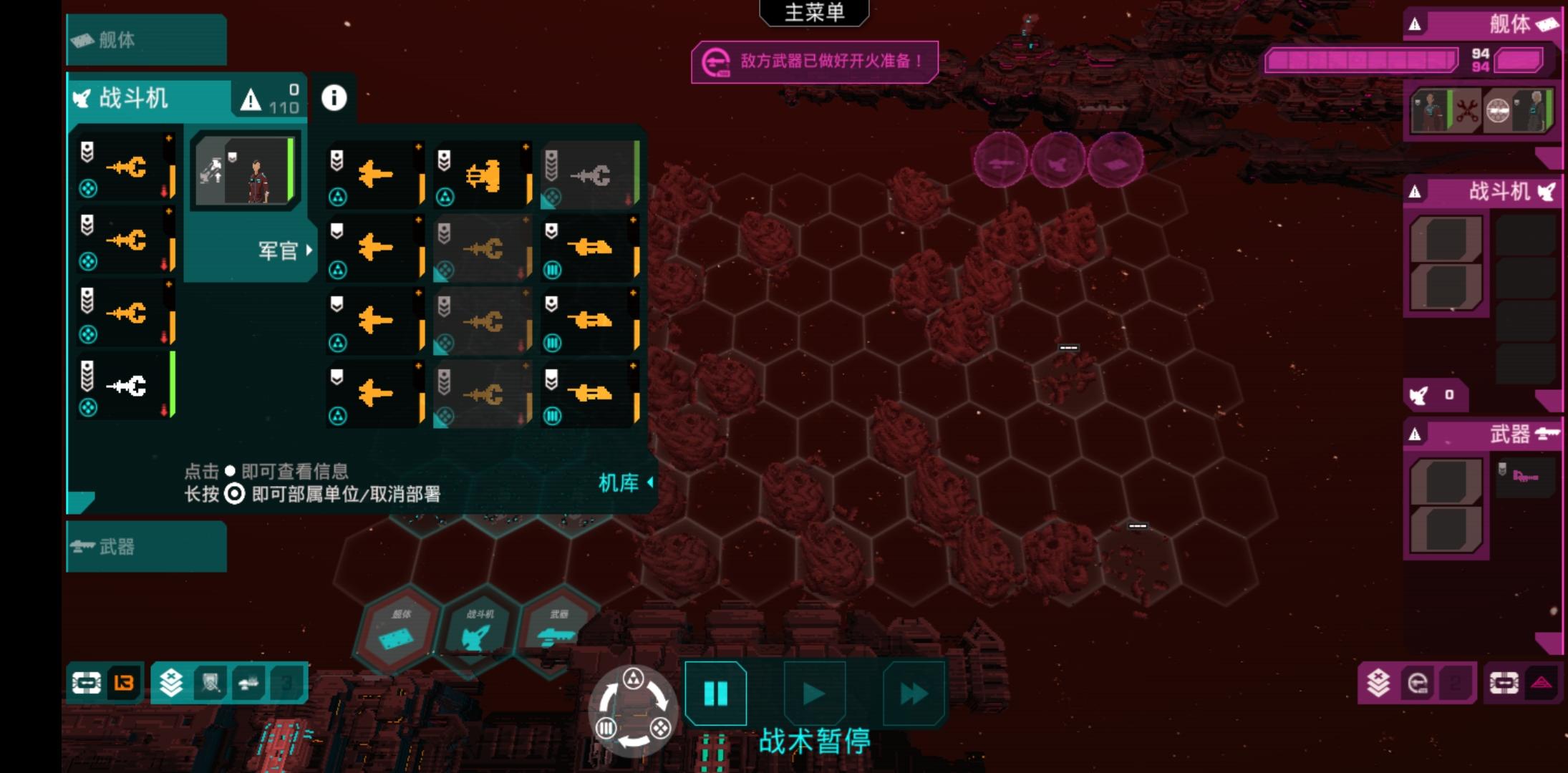
Task: Resume the battle at normal speed
Action: tap(814, 693)
